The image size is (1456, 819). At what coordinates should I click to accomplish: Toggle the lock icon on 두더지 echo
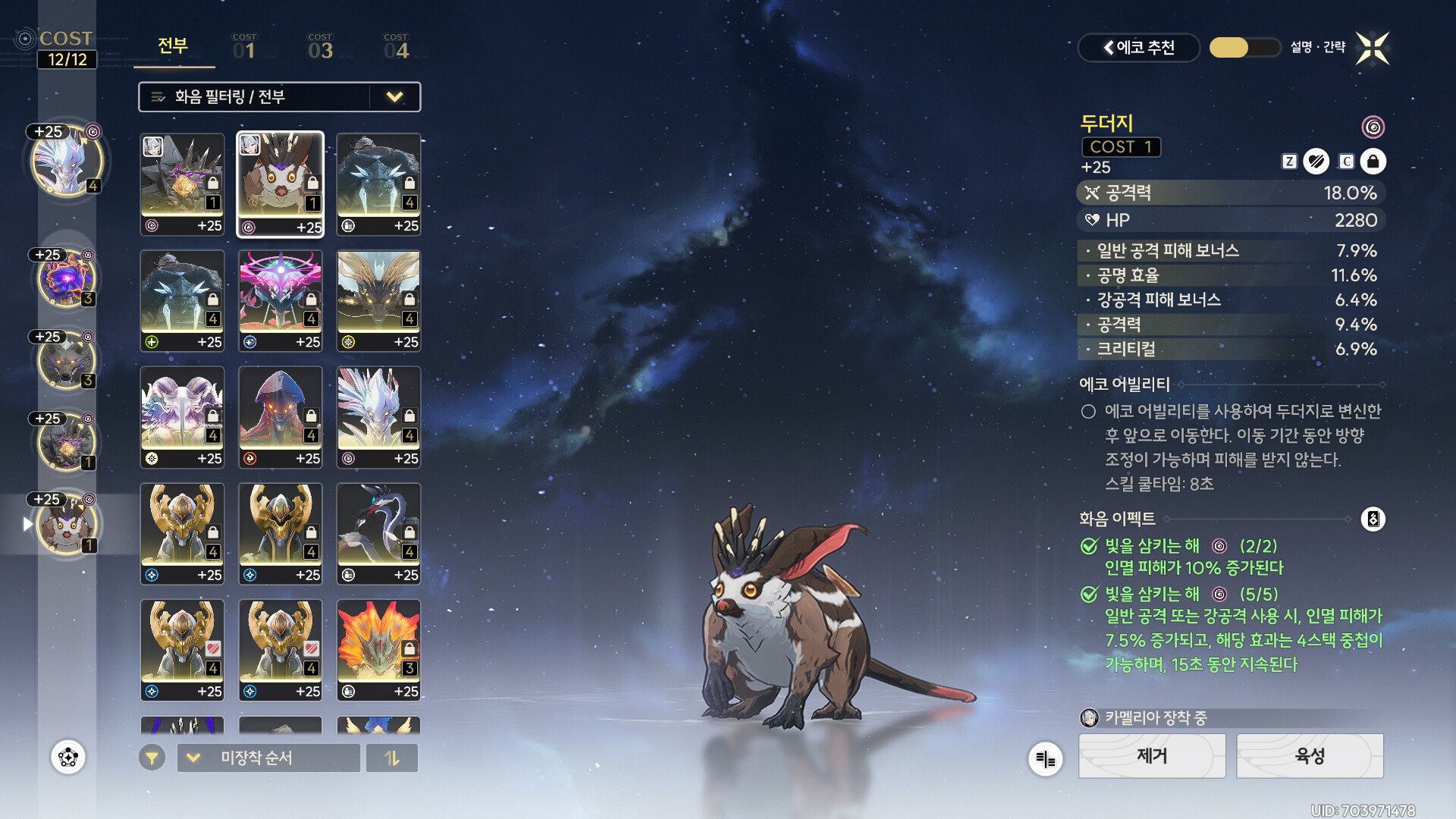point(1373,162)
